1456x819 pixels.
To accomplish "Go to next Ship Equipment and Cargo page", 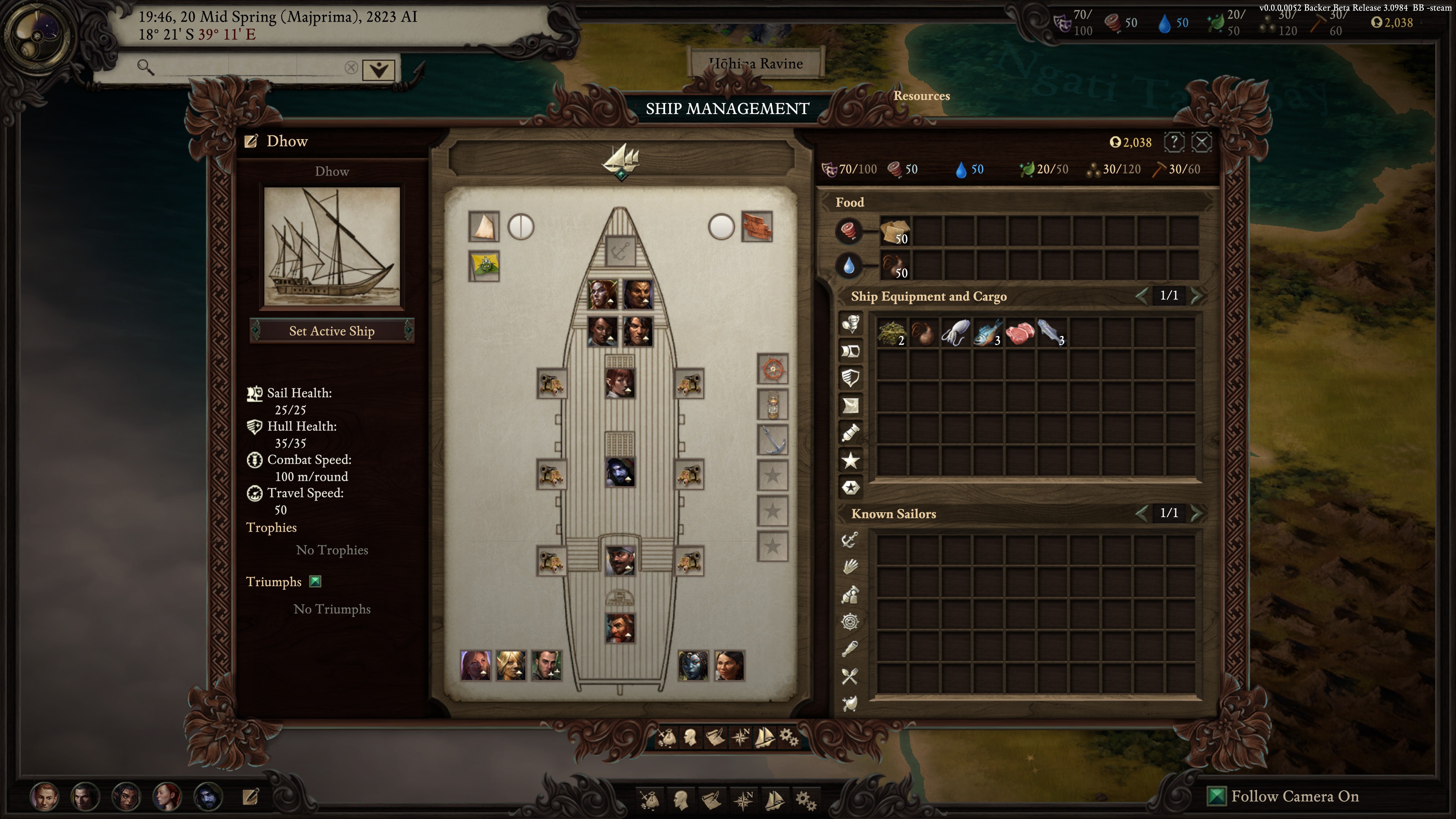I will click(1196, 296).
